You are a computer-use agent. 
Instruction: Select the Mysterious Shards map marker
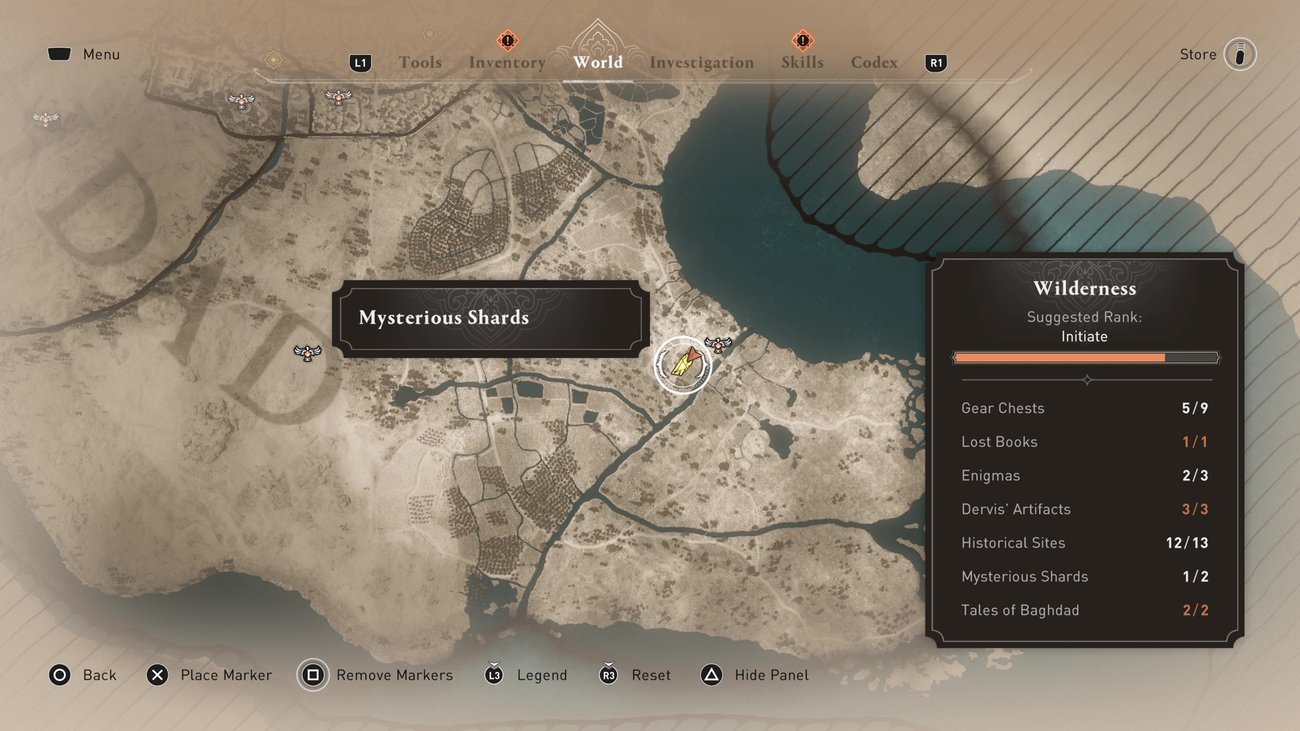(x=682, y=364)
